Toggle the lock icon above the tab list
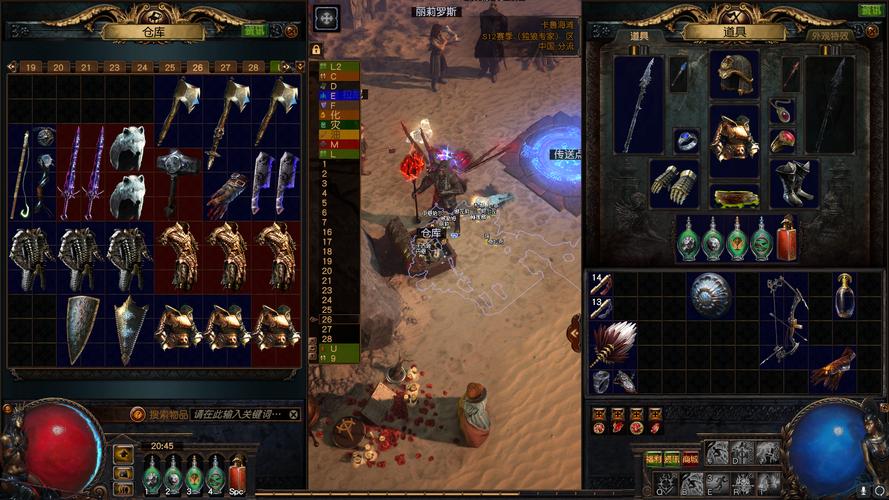This screenshot has height=500, width=889. pos(317,49)
